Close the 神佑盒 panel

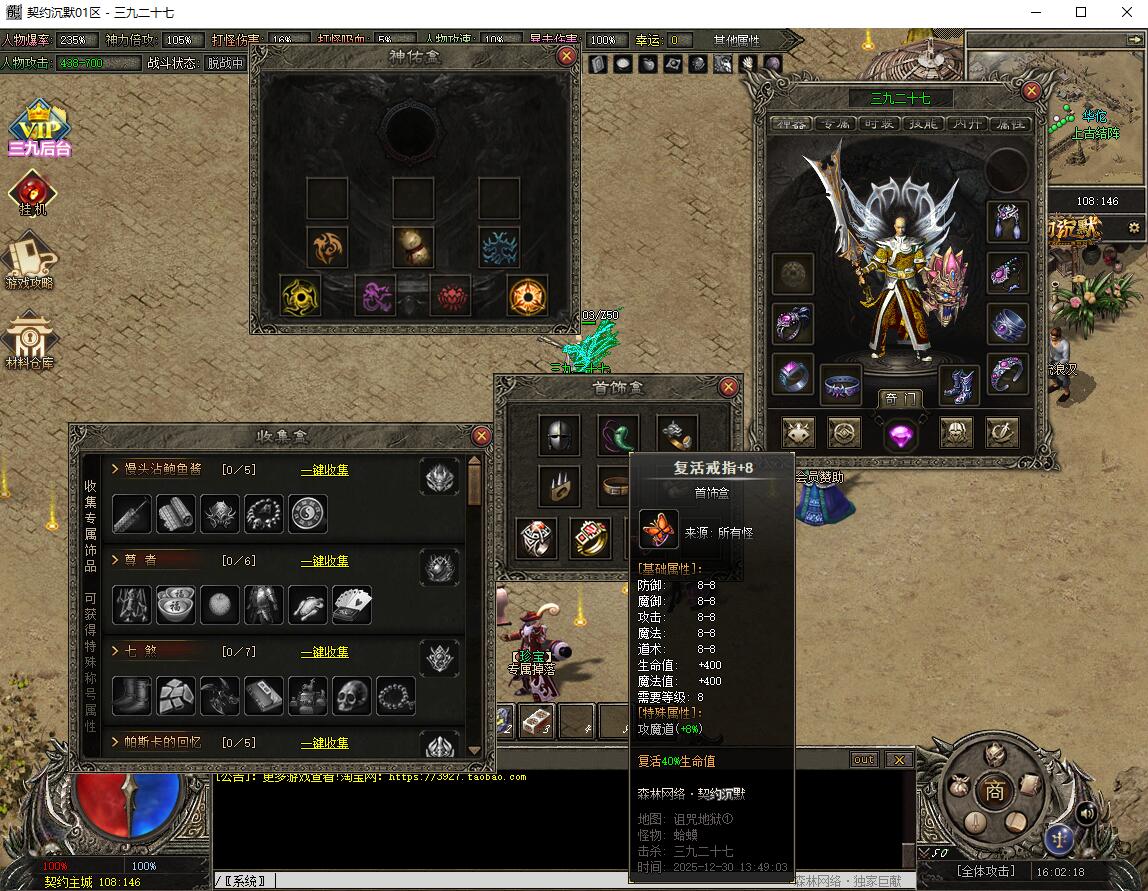(x=567, y=56)
